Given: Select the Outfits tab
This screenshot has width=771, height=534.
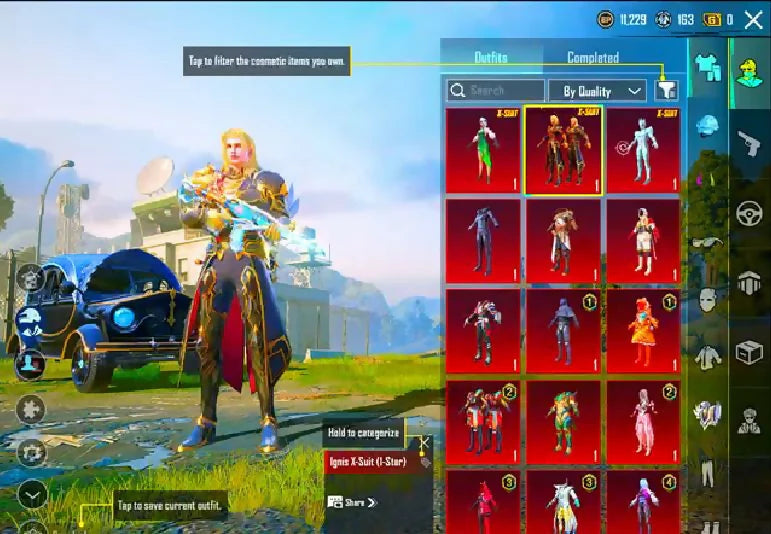Looking at the screenshot, I should click(x=490, y=58).
